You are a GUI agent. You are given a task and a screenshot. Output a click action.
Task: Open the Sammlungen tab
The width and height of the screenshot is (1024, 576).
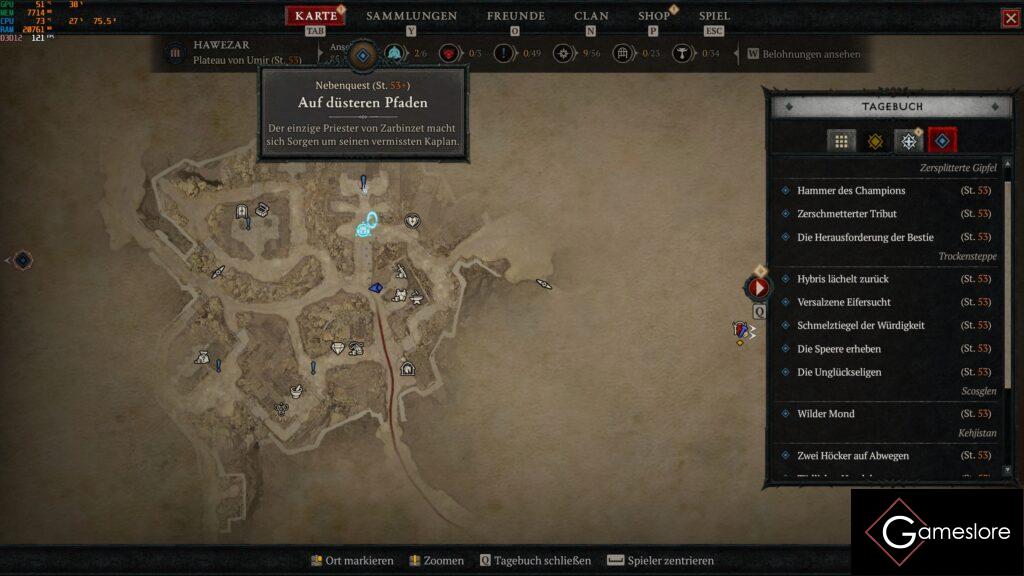tap(411, 16)
